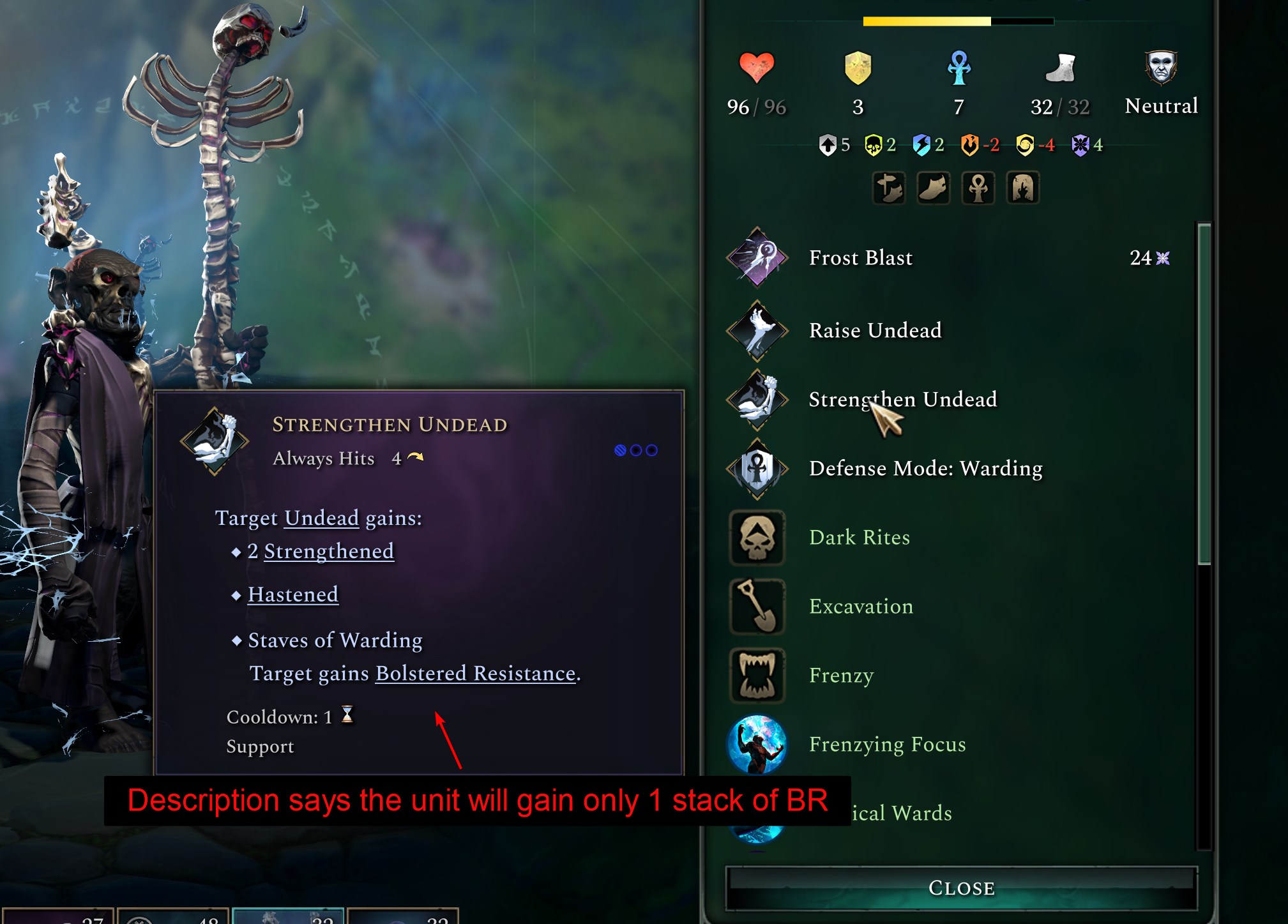
Task: Select the Raise Undead ability icon
Action: [x=757, y=331]
